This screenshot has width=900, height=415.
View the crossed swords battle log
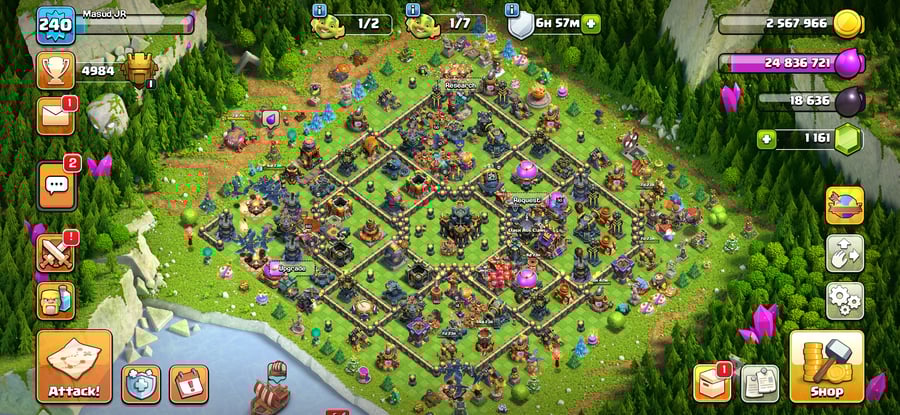click(56, 251)
